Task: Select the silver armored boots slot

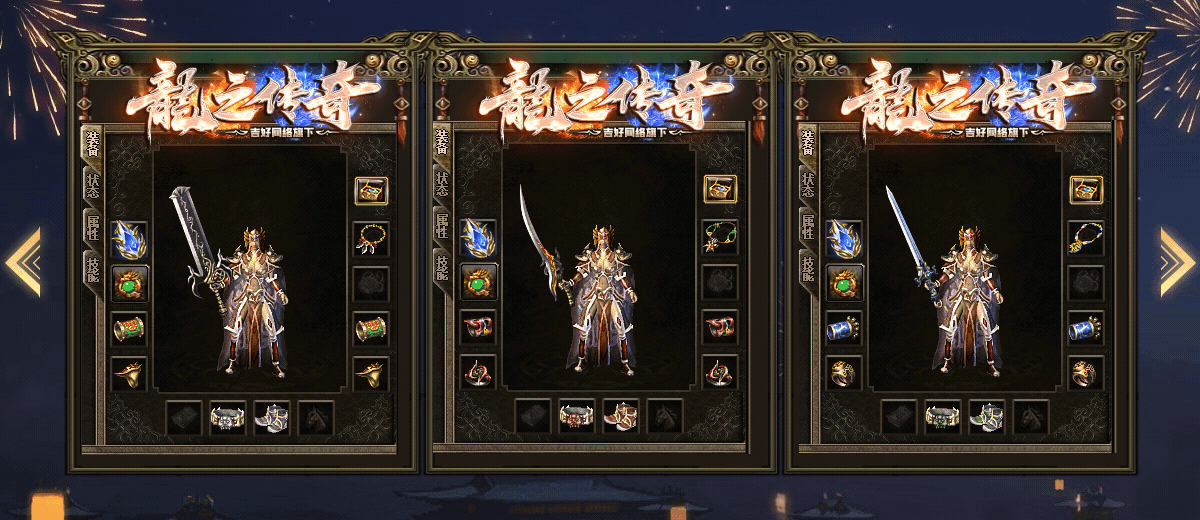Action: tap(271, 416)
